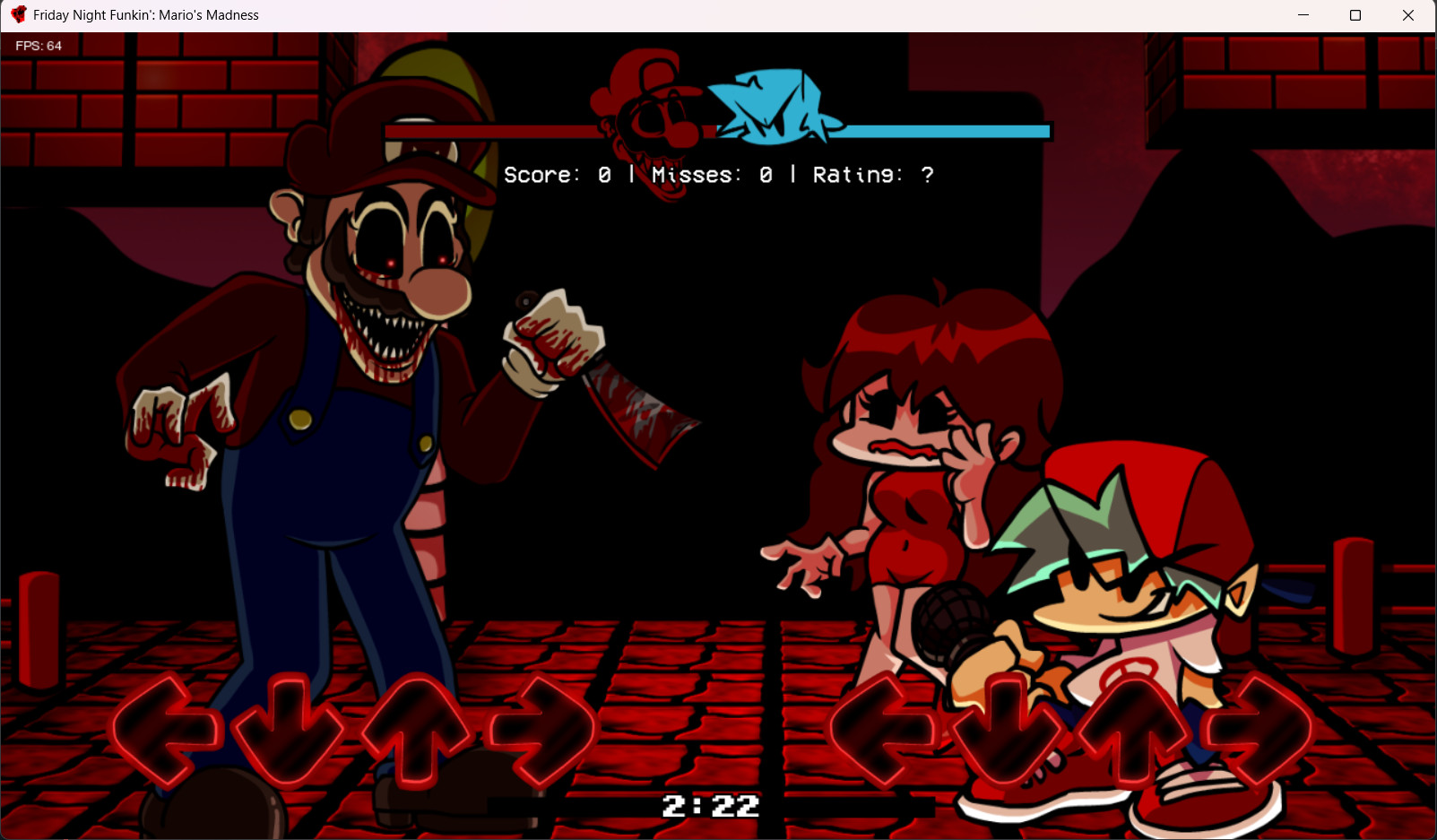Screen dimensions: 1437x840
Task: Click the health bar
Action: [x=941, y=131]
